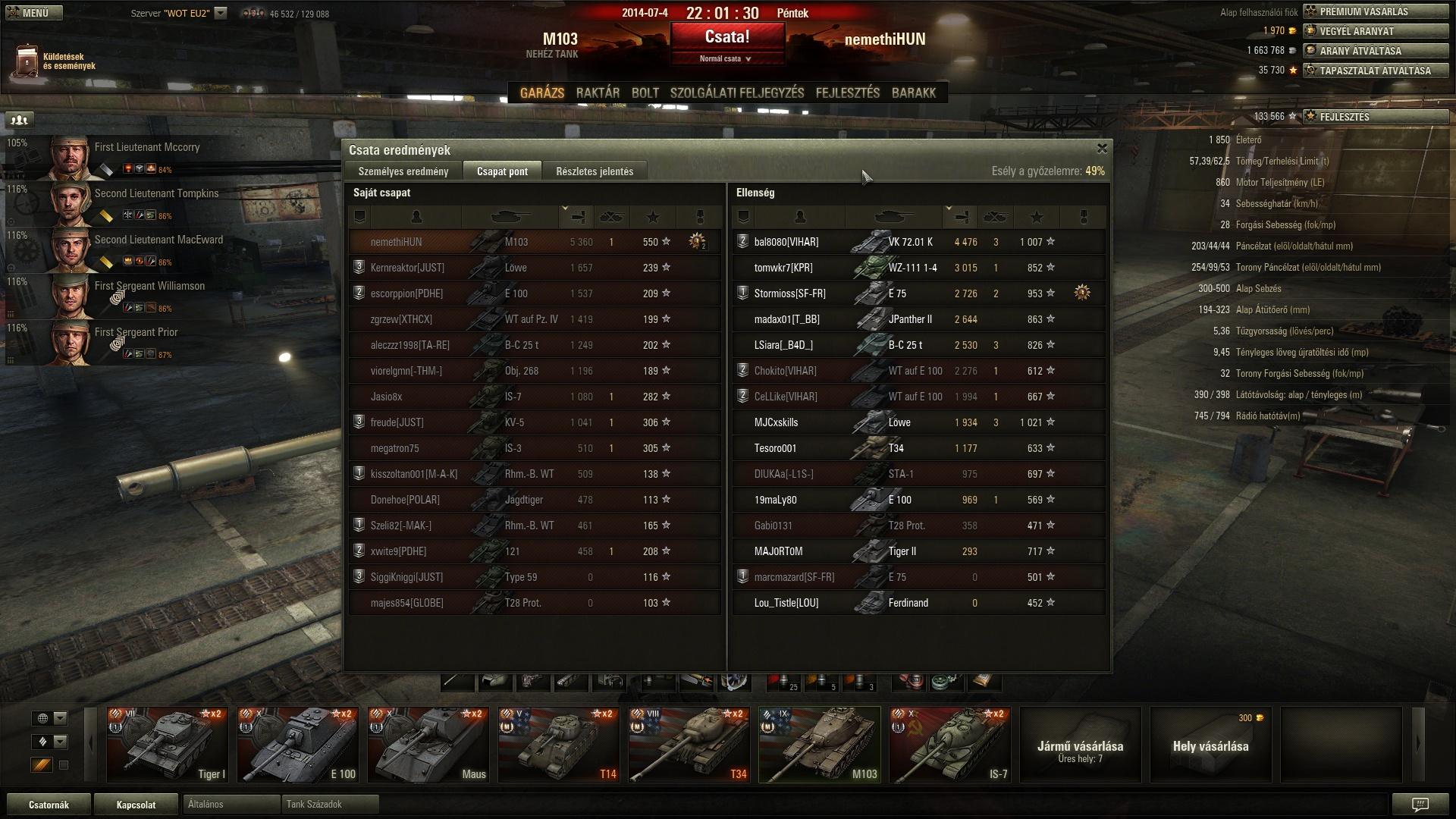Viewport: 1456px width, 819px height.
Task: Switch to Személyes eredmény tab
Action: (x=403, y=171)
